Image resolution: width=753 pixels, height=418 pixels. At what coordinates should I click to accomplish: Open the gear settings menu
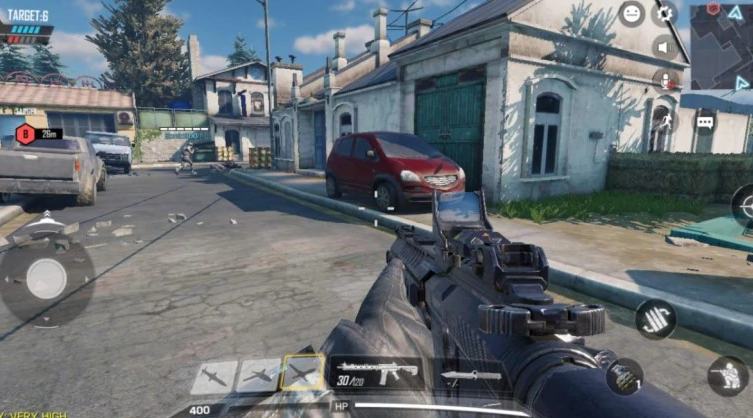(x=664, y=14)
